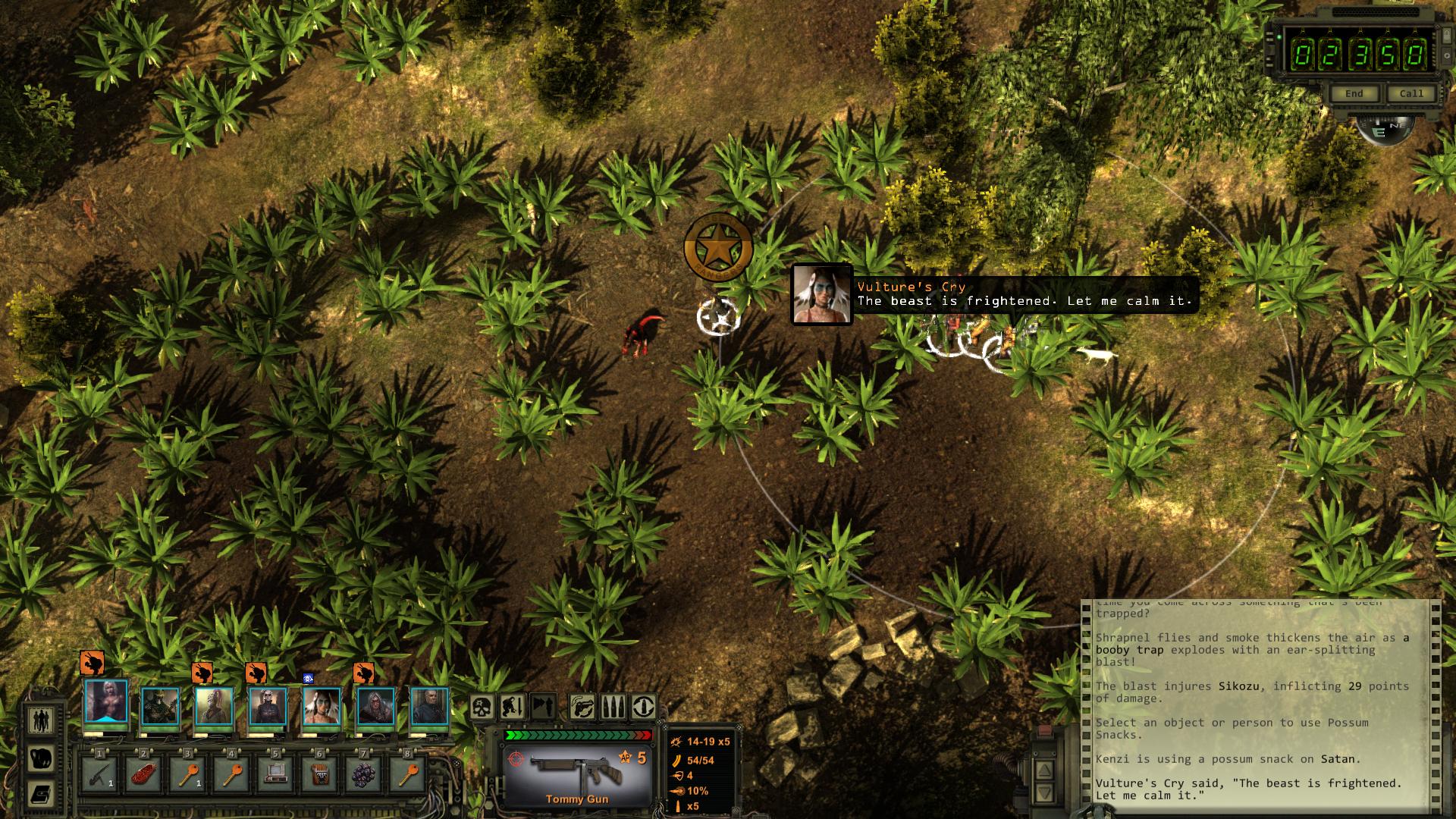This screenshot has height=819, width=1456.
Task: Use the raw meat hotbar item
Action: click(x=143, y=774)
